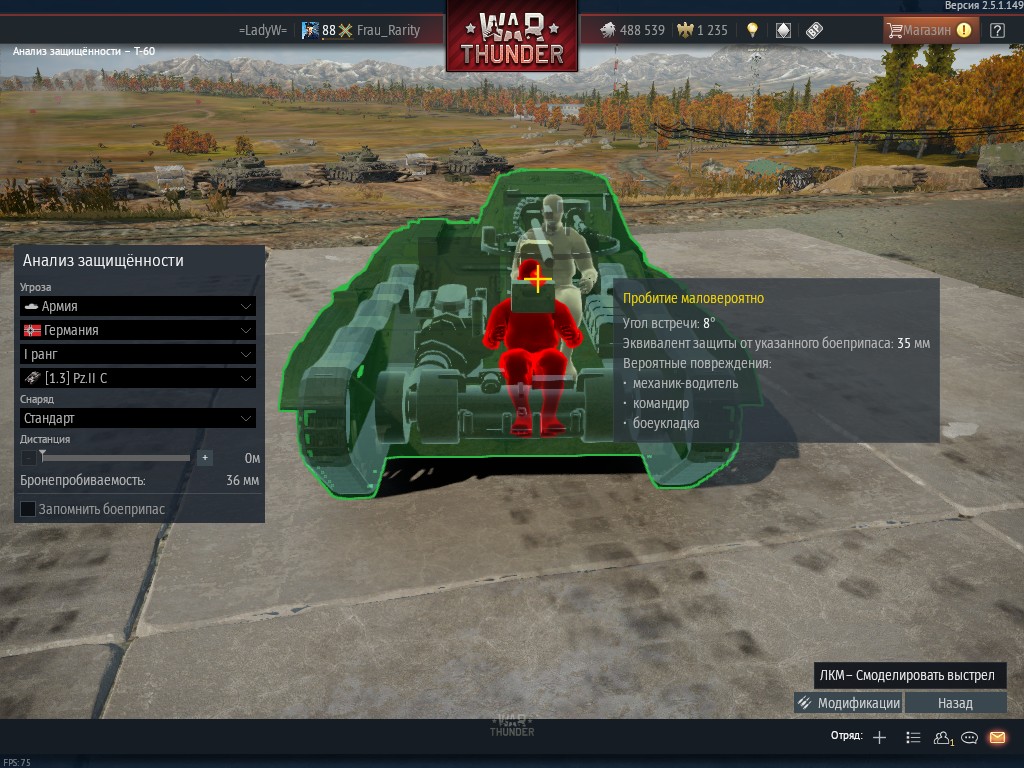The width and height of the screenshot is (1024, 768).
Task: Open the Германия nation dropdown
Action: coord(138,330)
